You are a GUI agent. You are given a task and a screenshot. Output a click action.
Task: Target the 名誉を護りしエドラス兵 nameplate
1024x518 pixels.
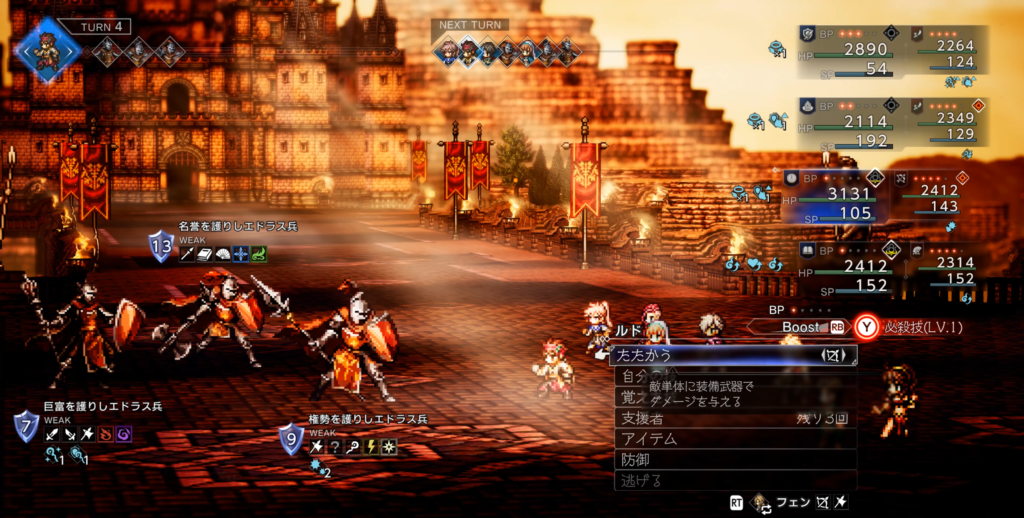coord(238,227)
